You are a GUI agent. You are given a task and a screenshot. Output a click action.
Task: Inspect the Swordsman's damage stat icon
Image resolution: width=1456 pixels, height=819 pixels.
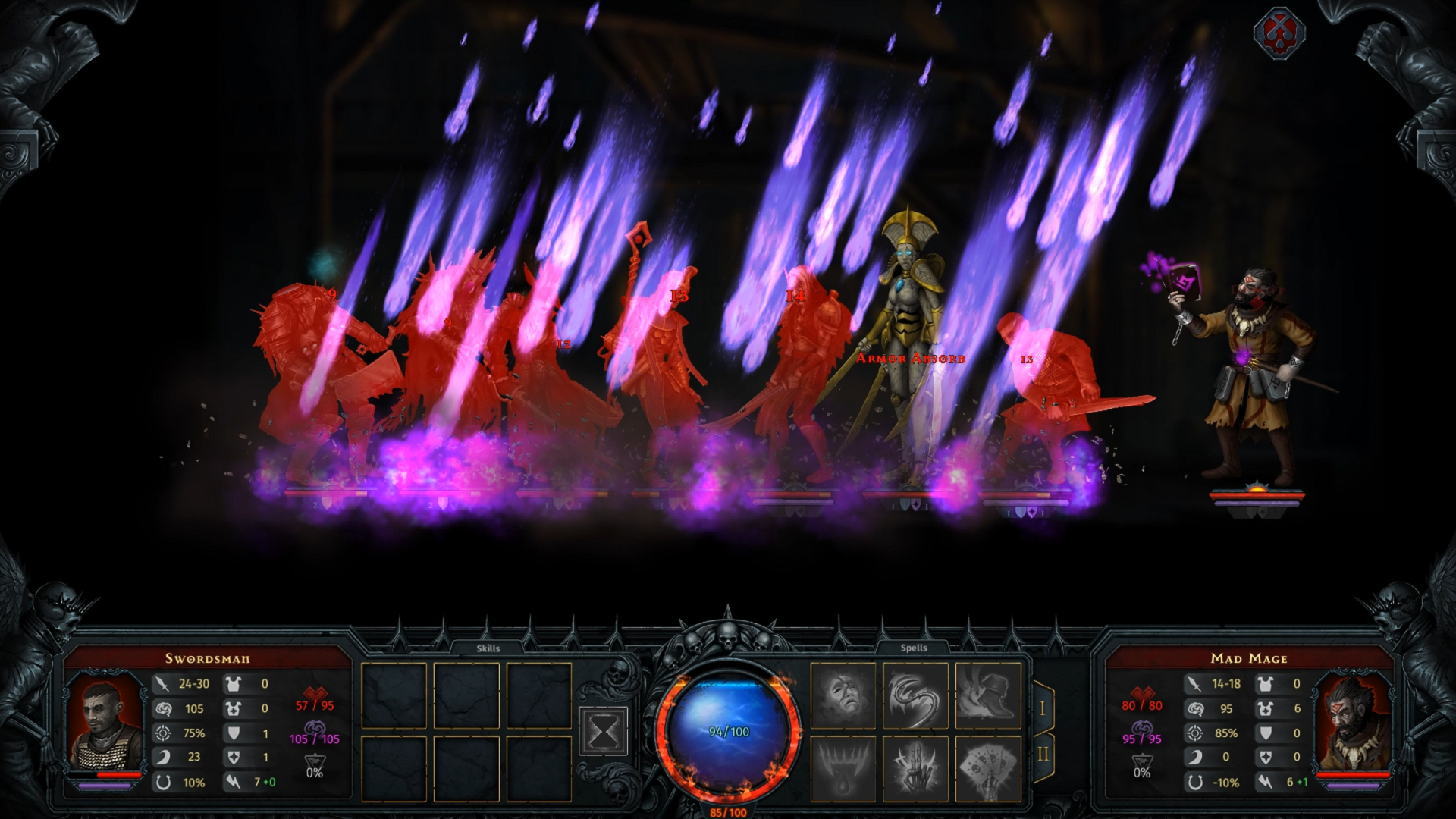coord(162,683)
